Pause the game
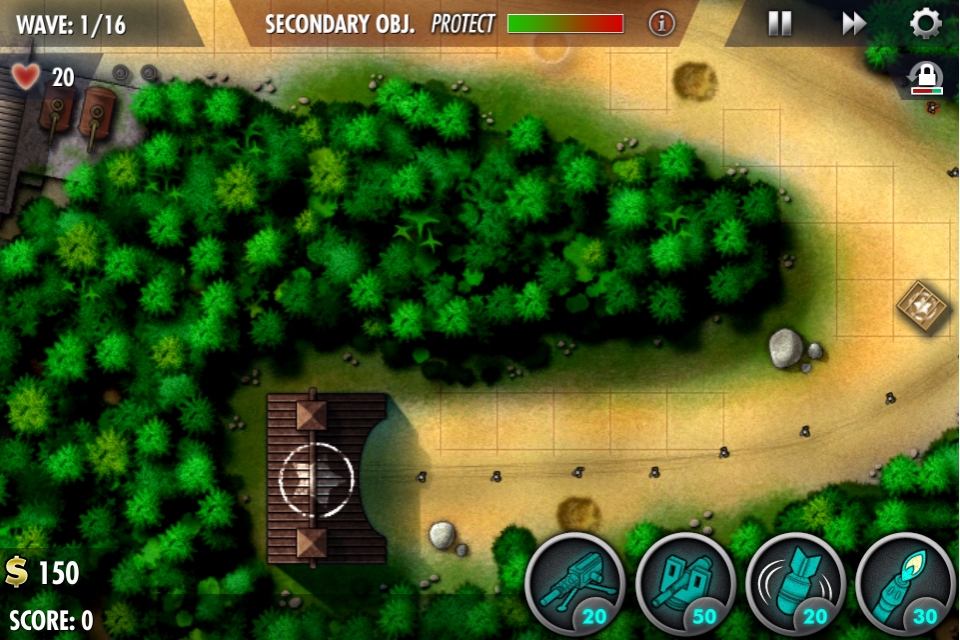Screen dimensions: 960x640 (x=780, y=24)
